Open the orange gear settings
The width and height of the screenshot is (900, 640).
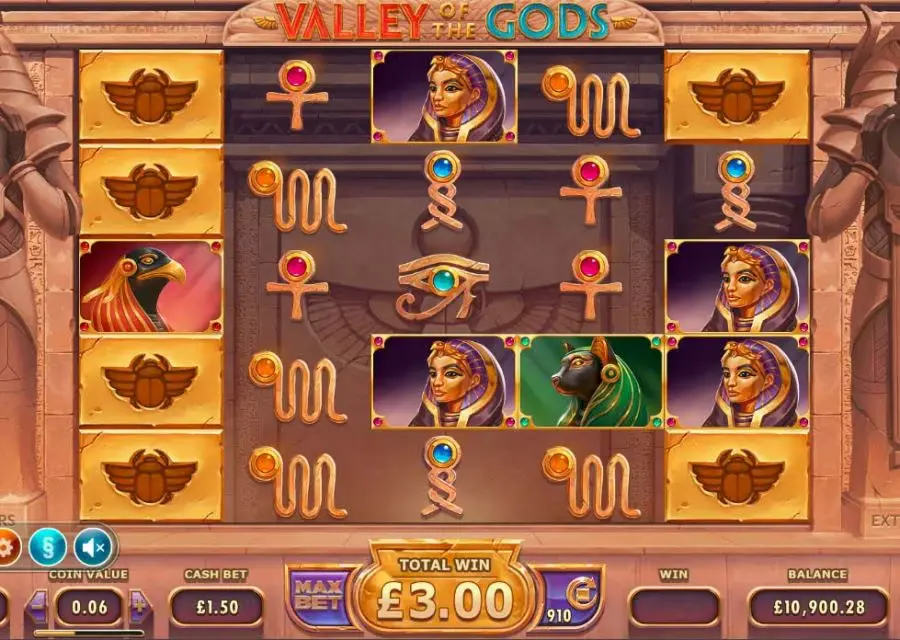6,547
